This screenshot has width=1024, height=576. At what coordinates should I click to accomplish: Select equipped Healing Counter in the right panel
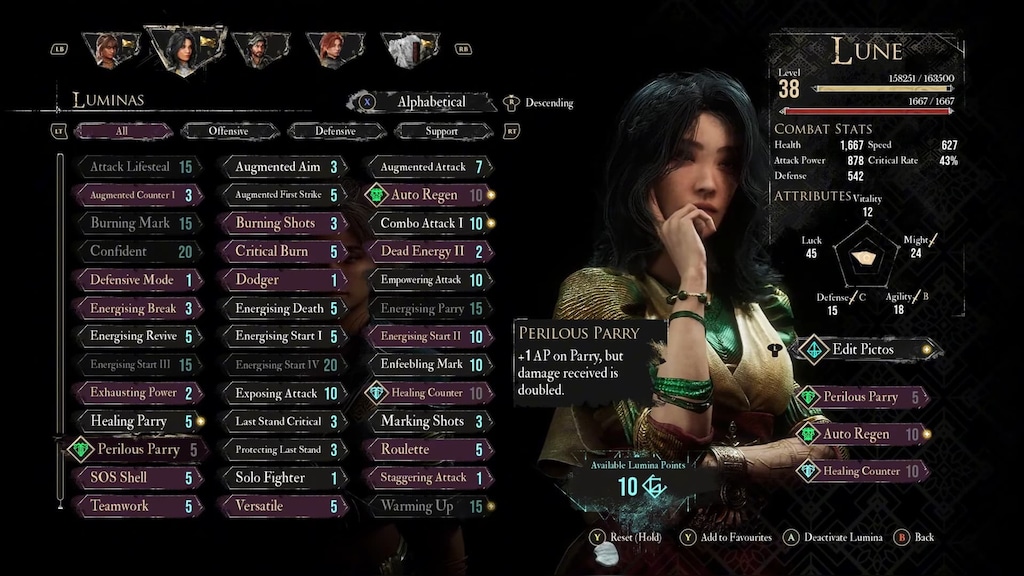click(862, 471)
